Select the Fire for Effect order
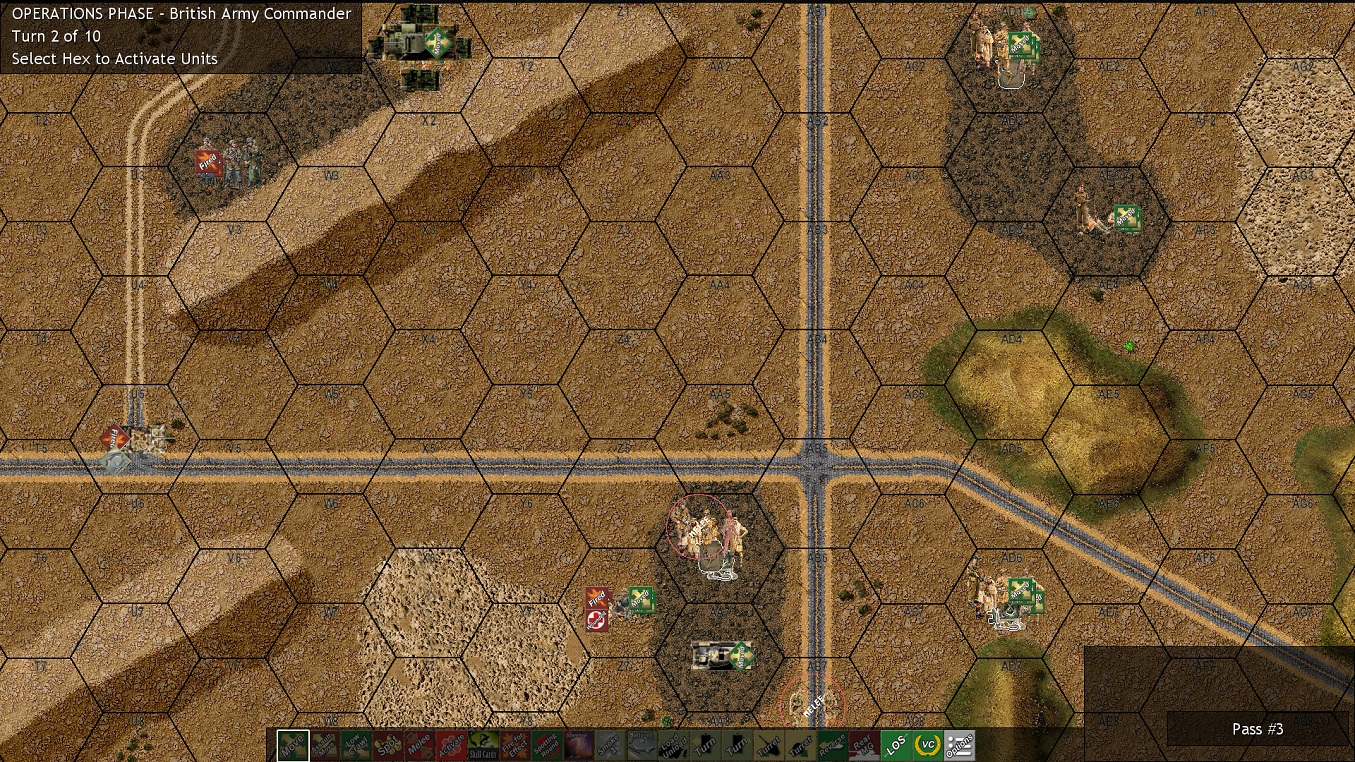1355x762 pixels. [x=512, y=745]
